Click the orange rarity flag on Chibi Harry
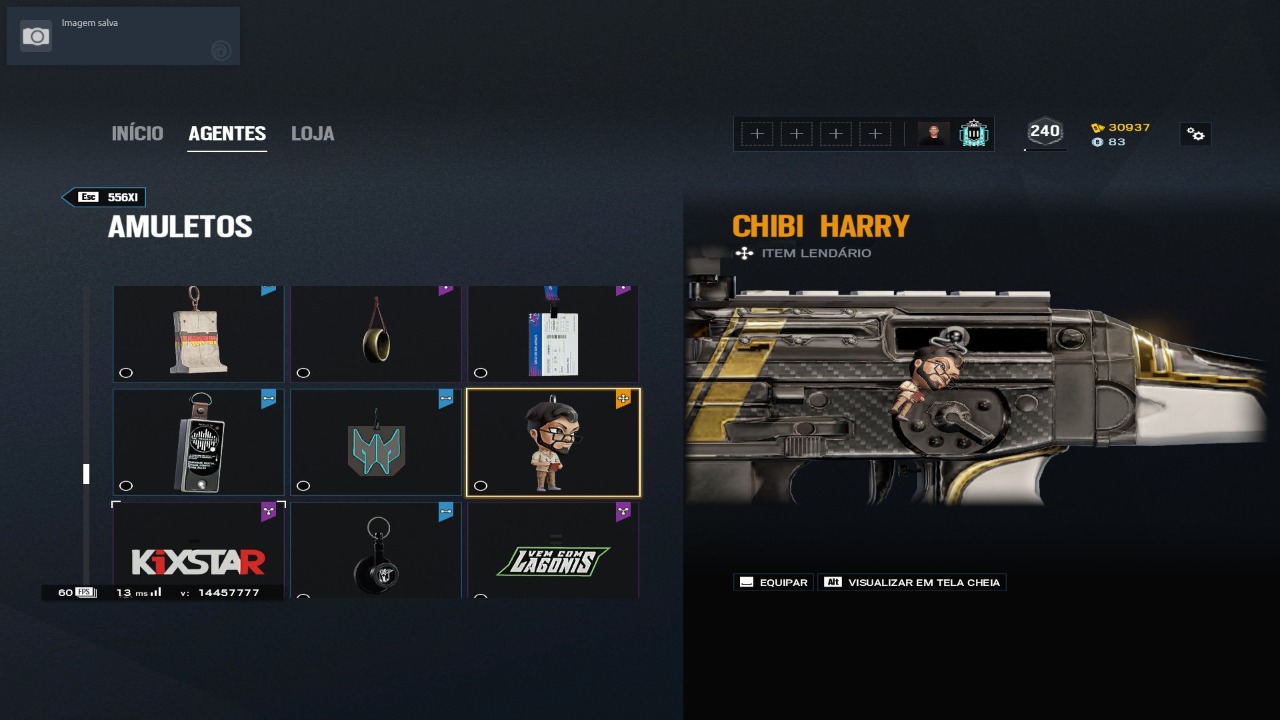1280x720 pixels. [624, 397]
